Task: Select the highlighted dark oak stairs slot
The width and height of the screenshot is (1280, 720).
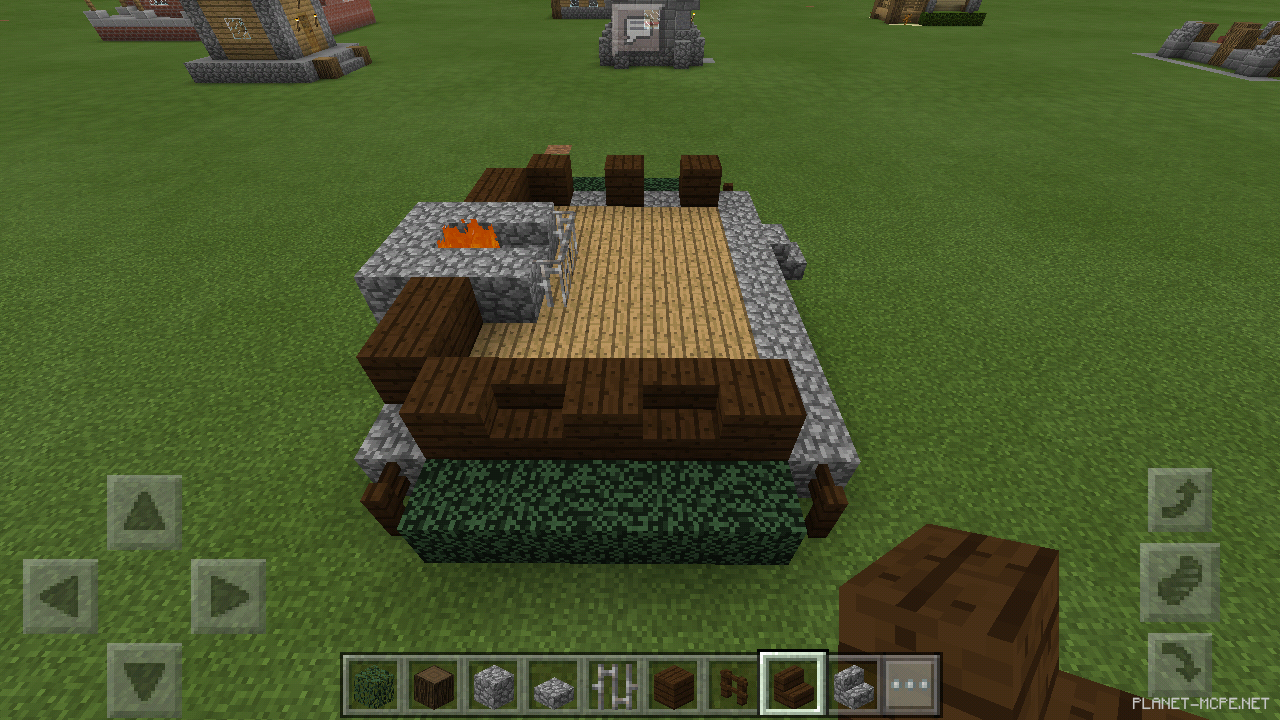Action: (x=793, y=682)
